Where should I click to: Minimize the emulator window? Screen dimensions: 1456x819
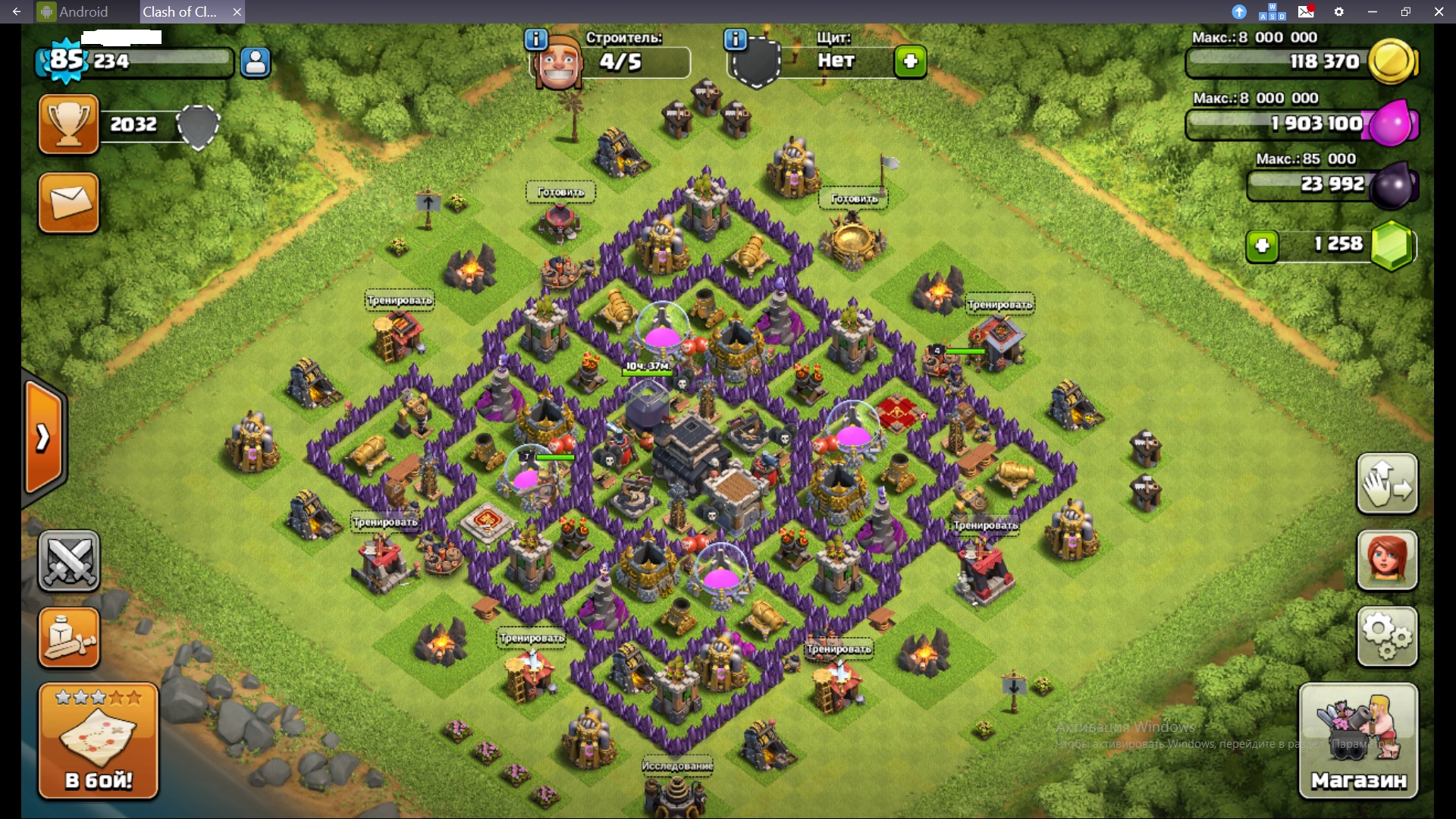pos(1372,12)
